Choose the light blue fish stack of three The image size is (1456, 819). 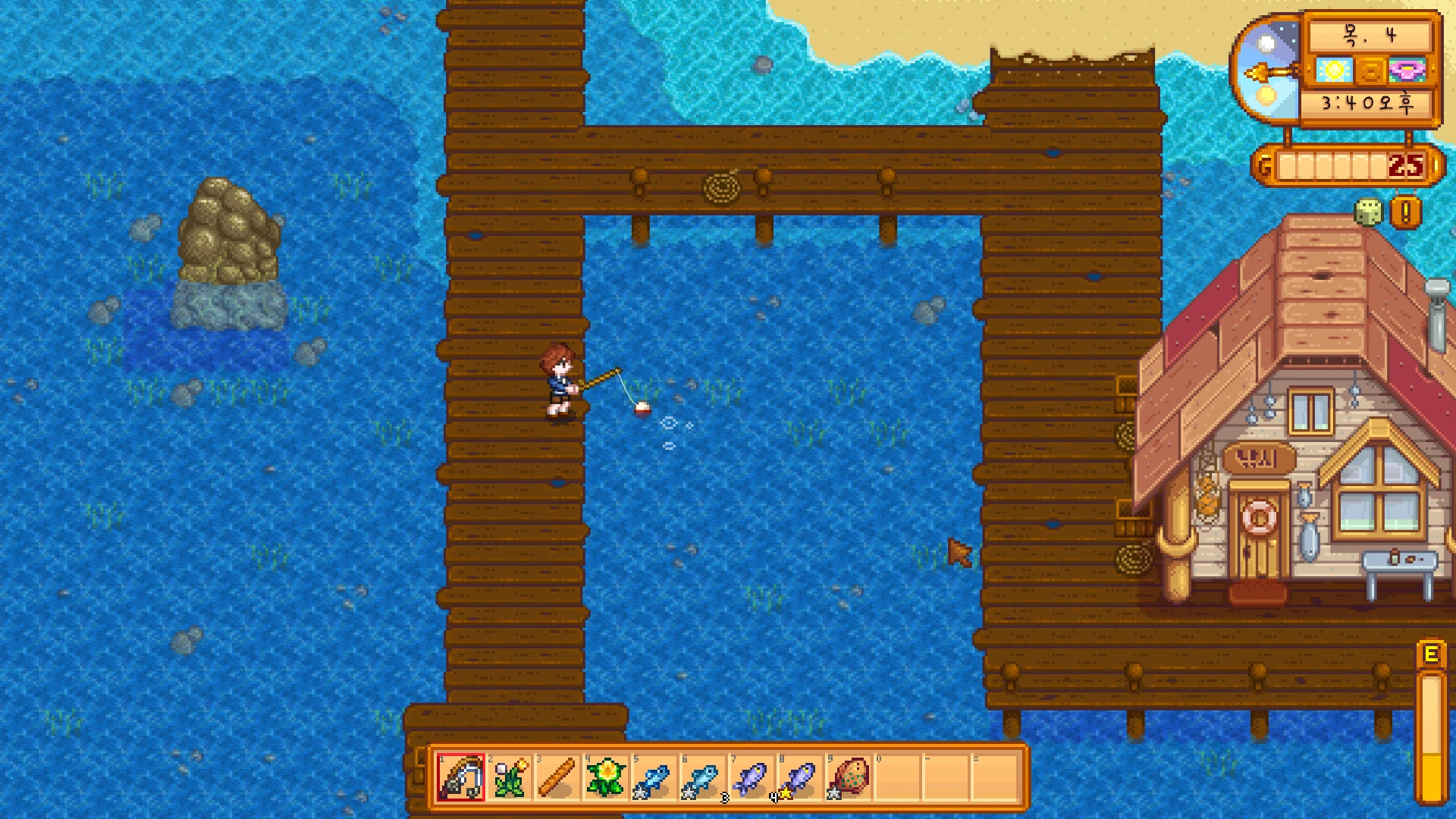(x=703, y=777)
